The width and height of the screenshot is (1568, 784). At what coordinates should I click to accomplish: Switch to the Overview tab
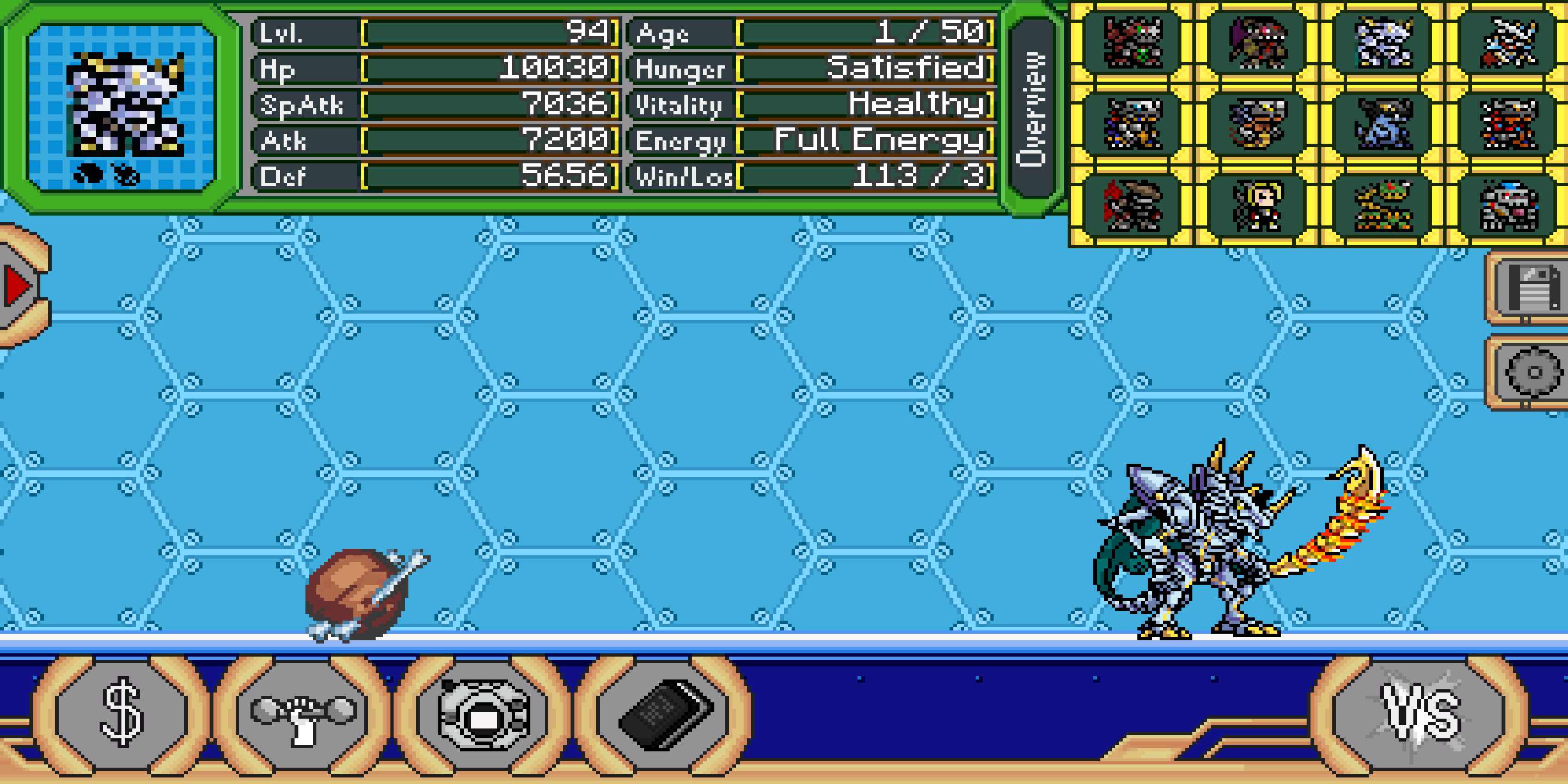click(1032, 108)
